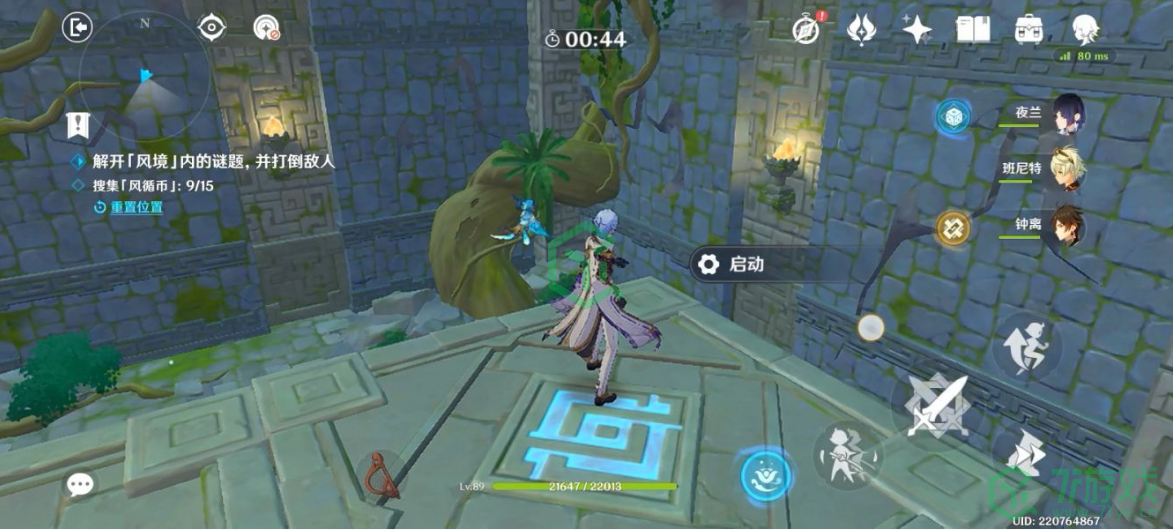Select 钟离 from the party list
The height and width of the screenshot is (530, 1173).
click(x=1068, y=227)
